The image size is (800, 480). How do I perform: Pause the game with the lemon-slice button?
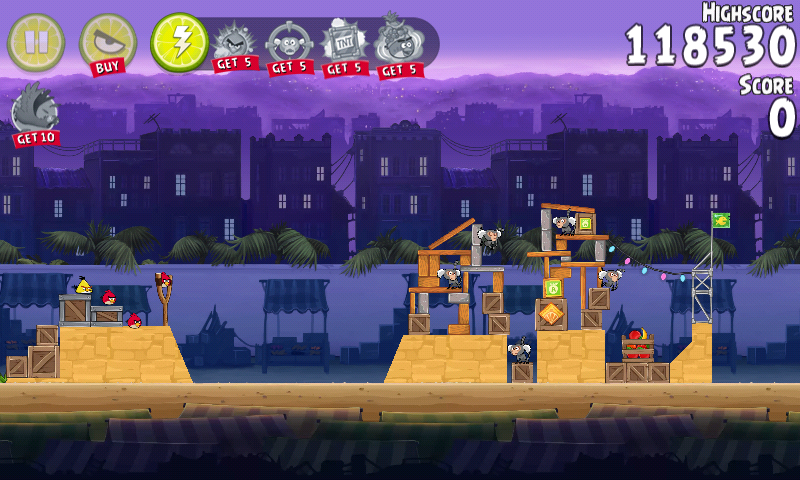pyautogui.click(x=35, y=42)
